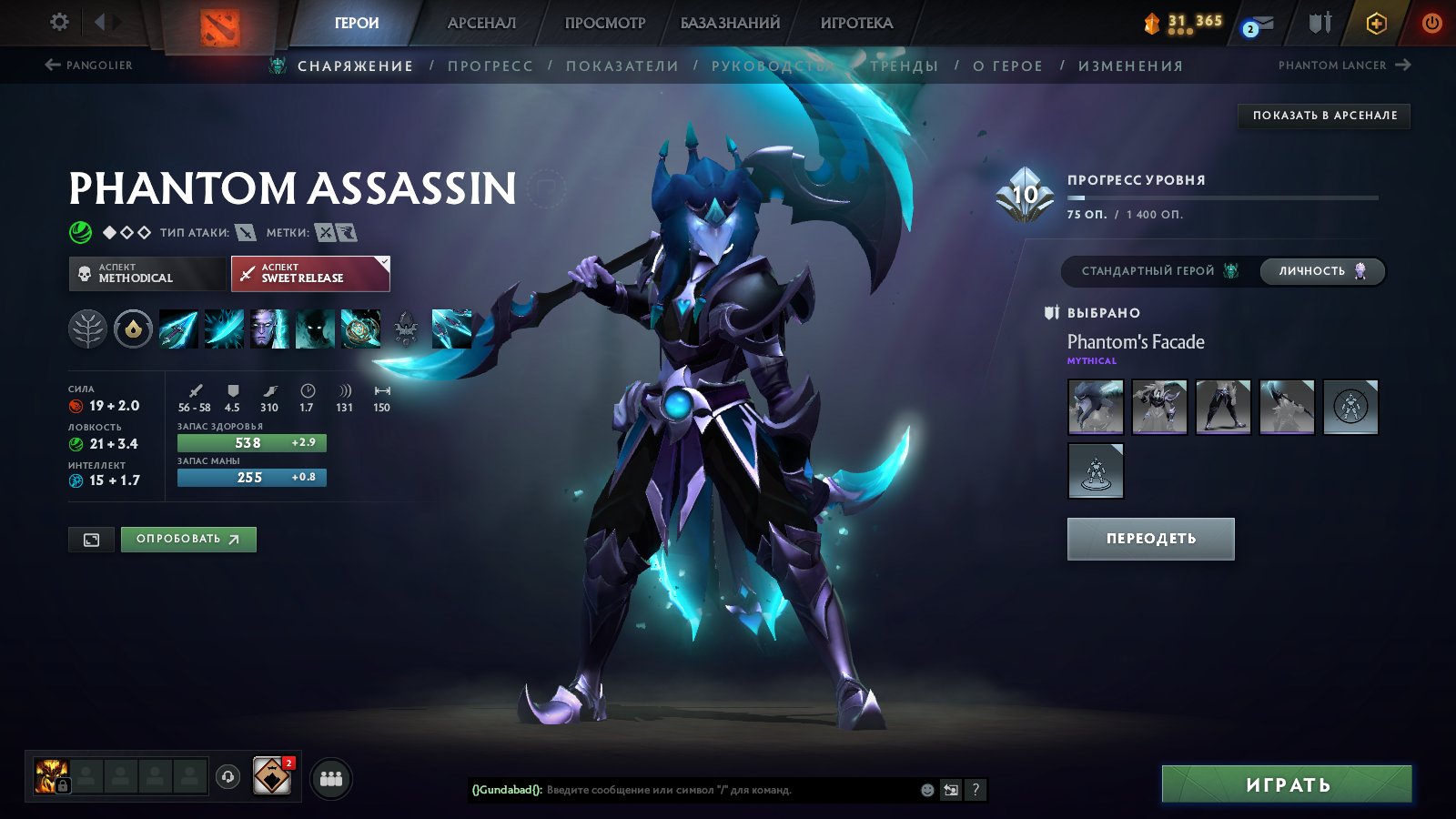Image resolution: width=1456 pixels, height=819 pixels.
Task: Open the Прогресс hero sub-tab
Action: tap(490, 66)
